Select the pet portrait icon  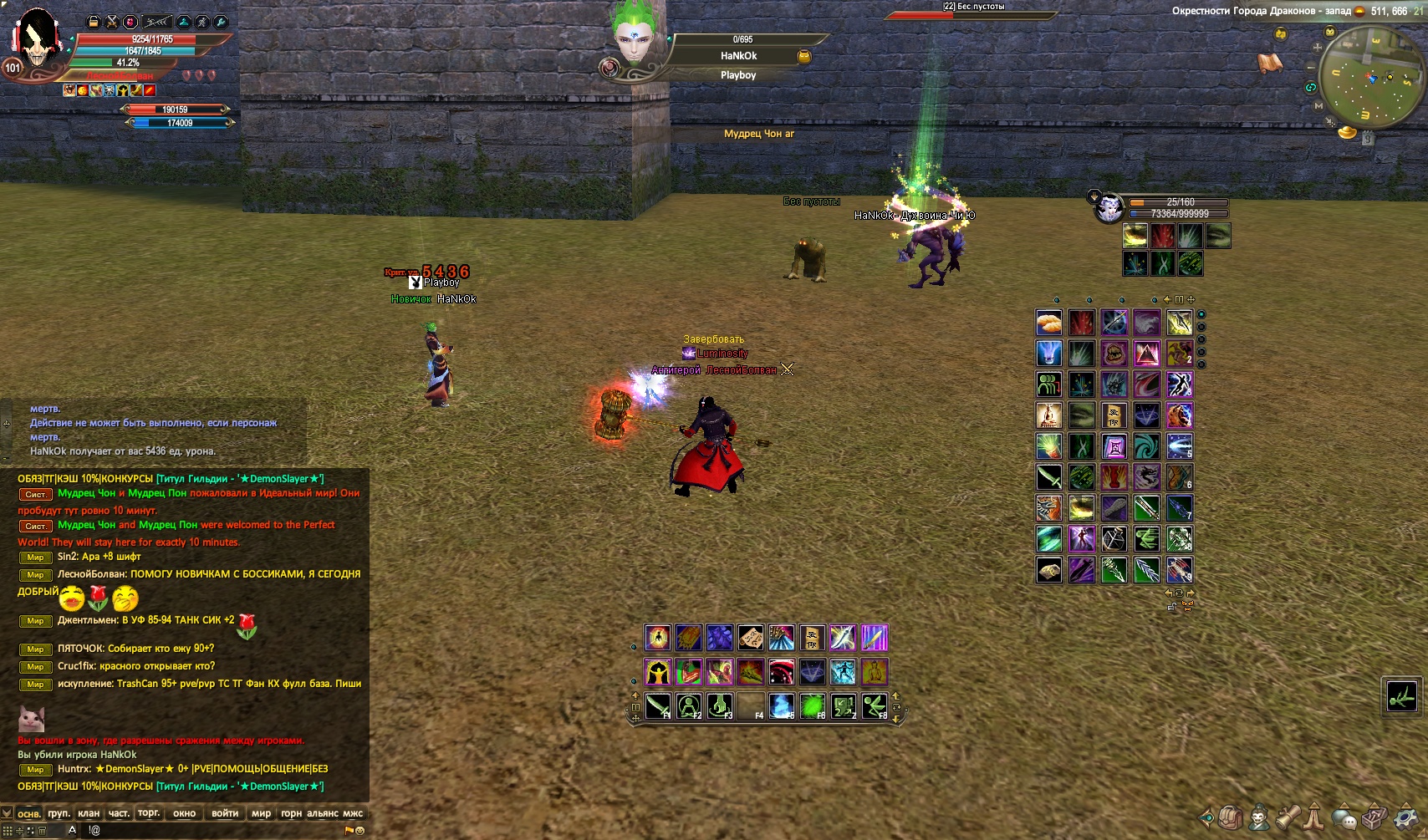(x=1109, y=207)
